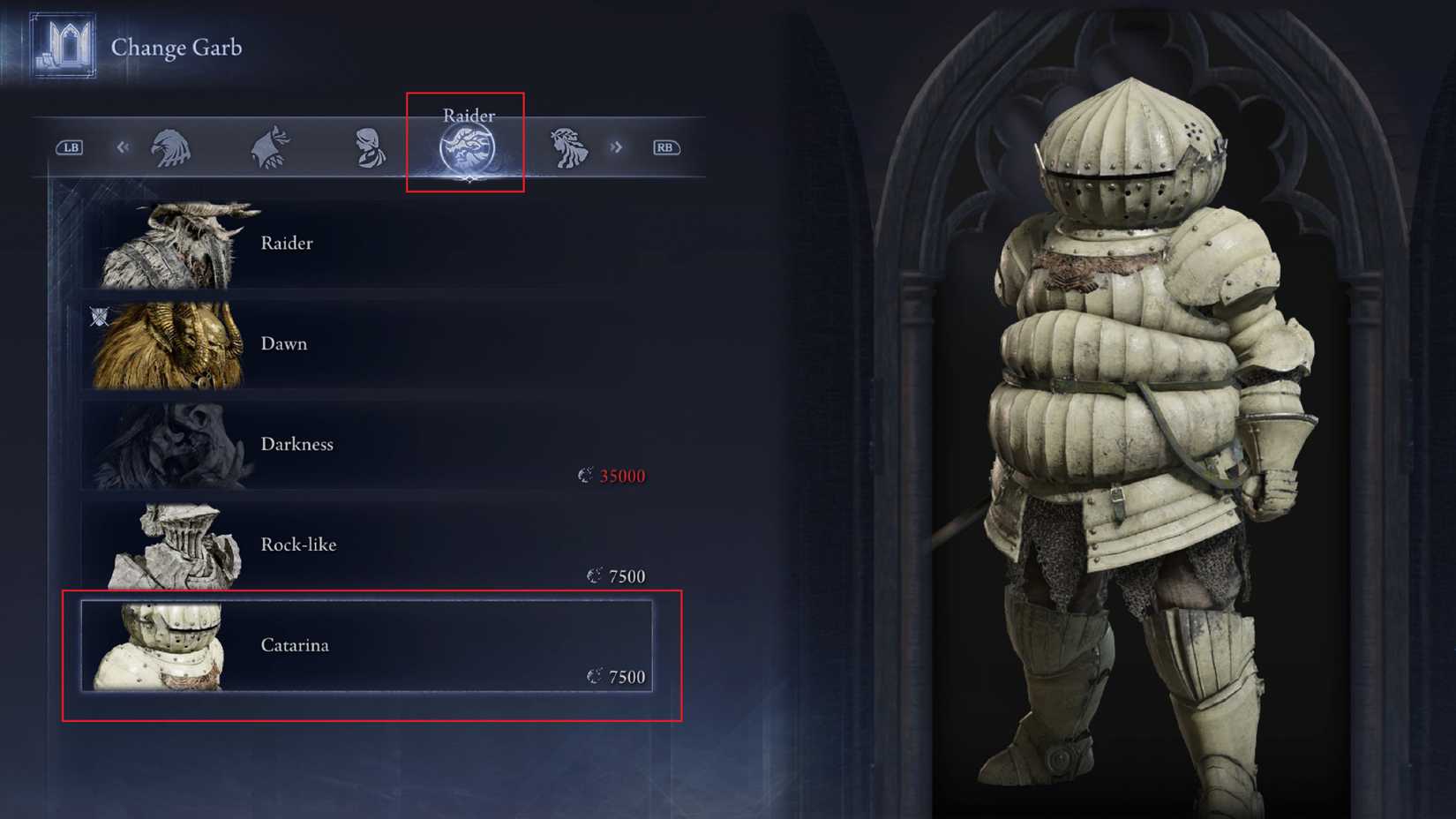
Task: Cycle back with the left double-chevron arrow
Action: click(x=124, y=147)
